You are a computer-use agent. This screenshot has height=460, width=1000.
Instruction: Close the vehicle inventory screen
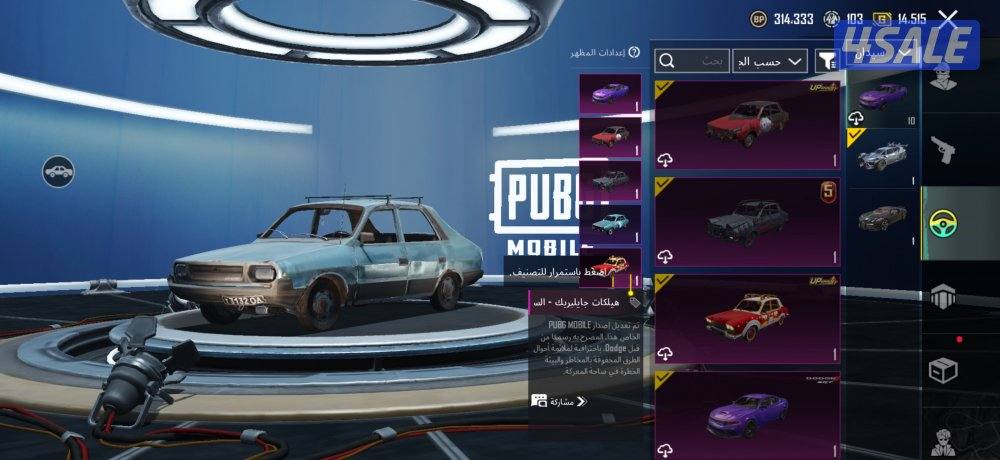click(x=948, y=17)
